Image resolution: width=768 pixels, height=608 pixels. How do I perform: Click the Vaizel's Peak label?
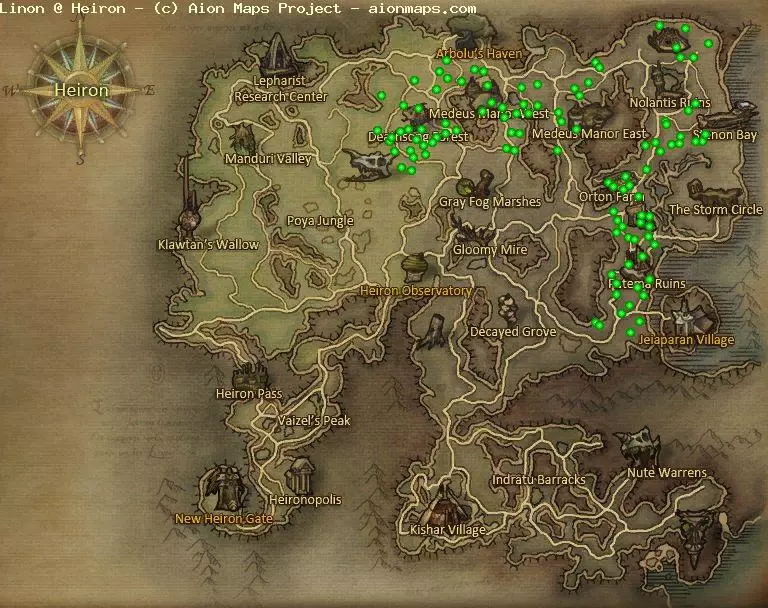tap(315, 421)
